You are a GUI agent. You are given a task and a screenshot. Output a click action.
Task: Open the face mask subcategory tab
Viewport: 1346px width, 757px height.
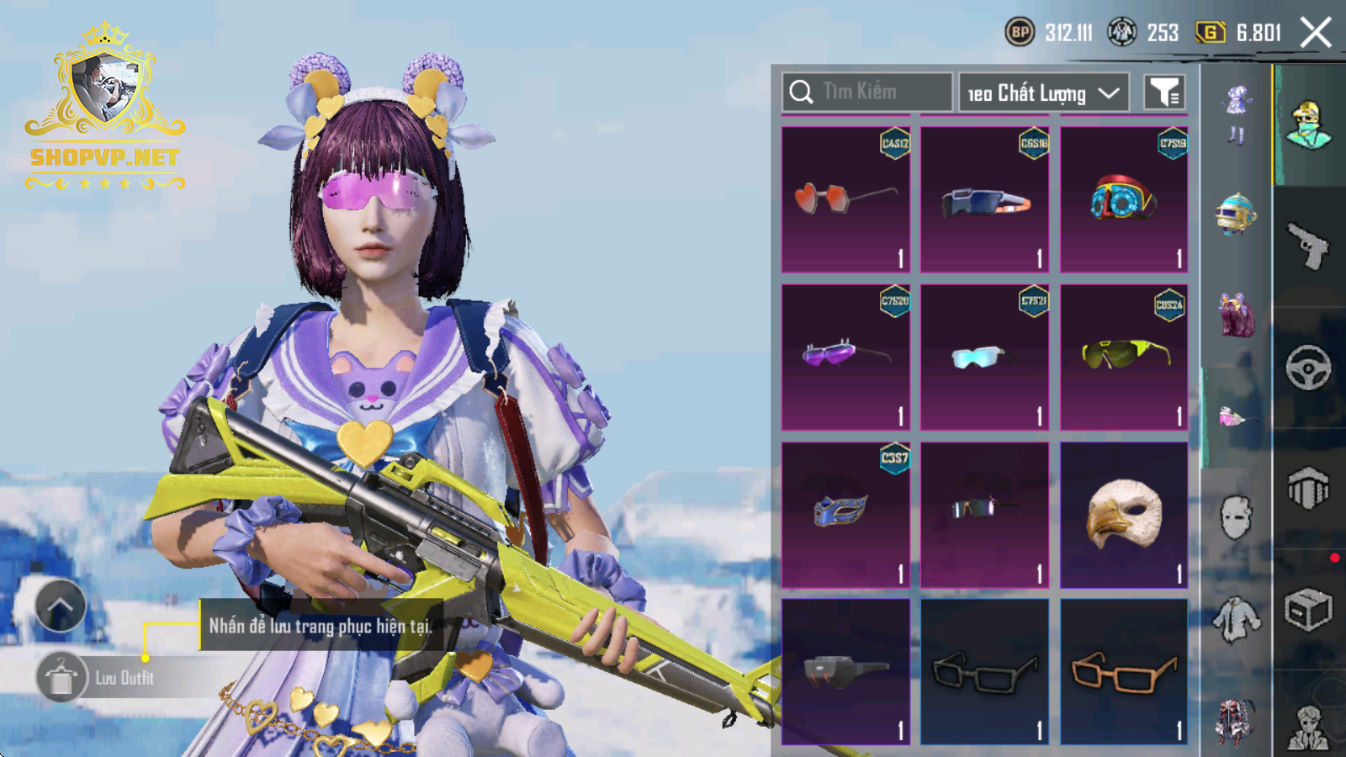pos(1237,518)
